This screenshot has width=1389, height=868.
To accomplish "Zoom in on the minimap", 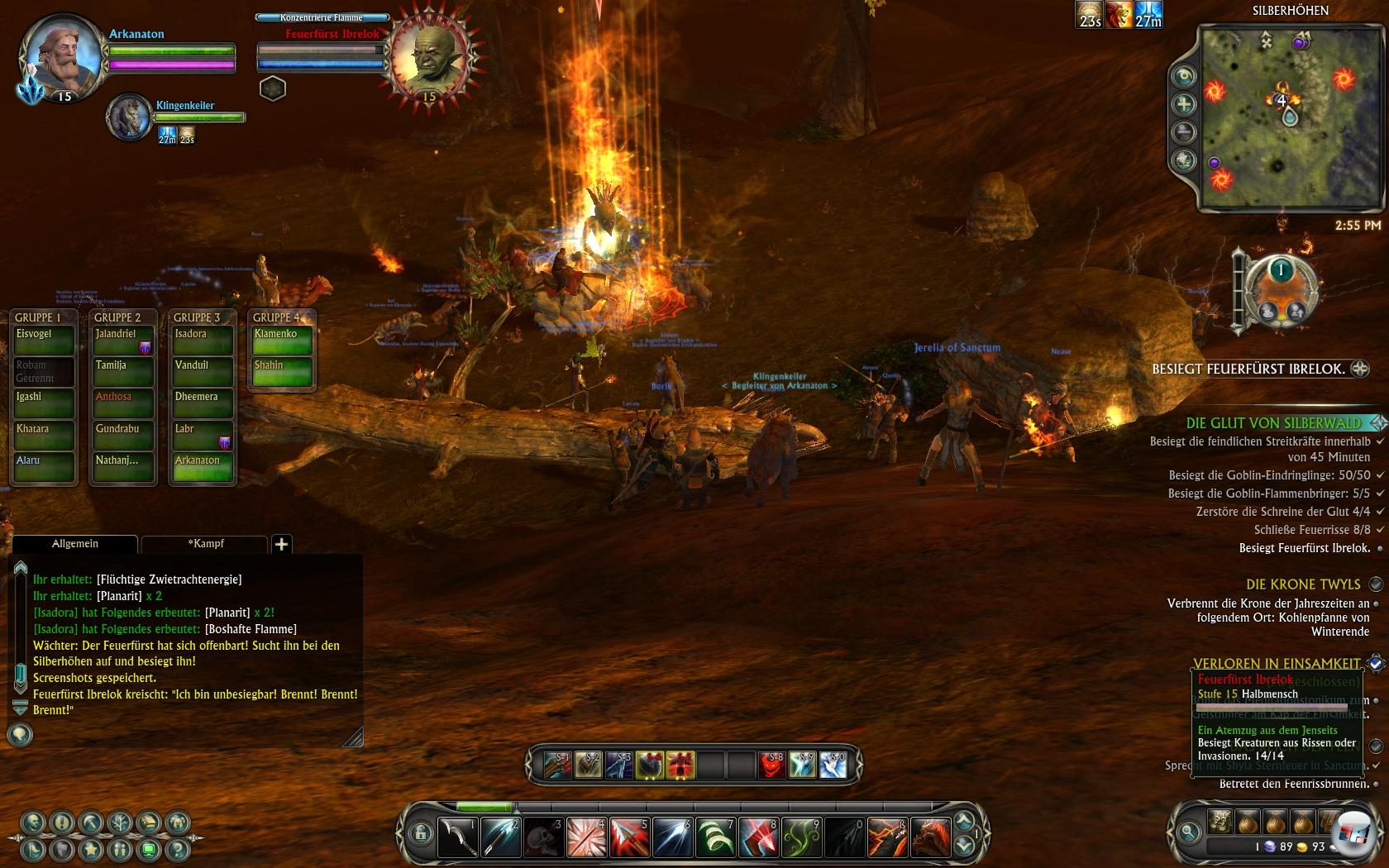I will pos(1184,104).
